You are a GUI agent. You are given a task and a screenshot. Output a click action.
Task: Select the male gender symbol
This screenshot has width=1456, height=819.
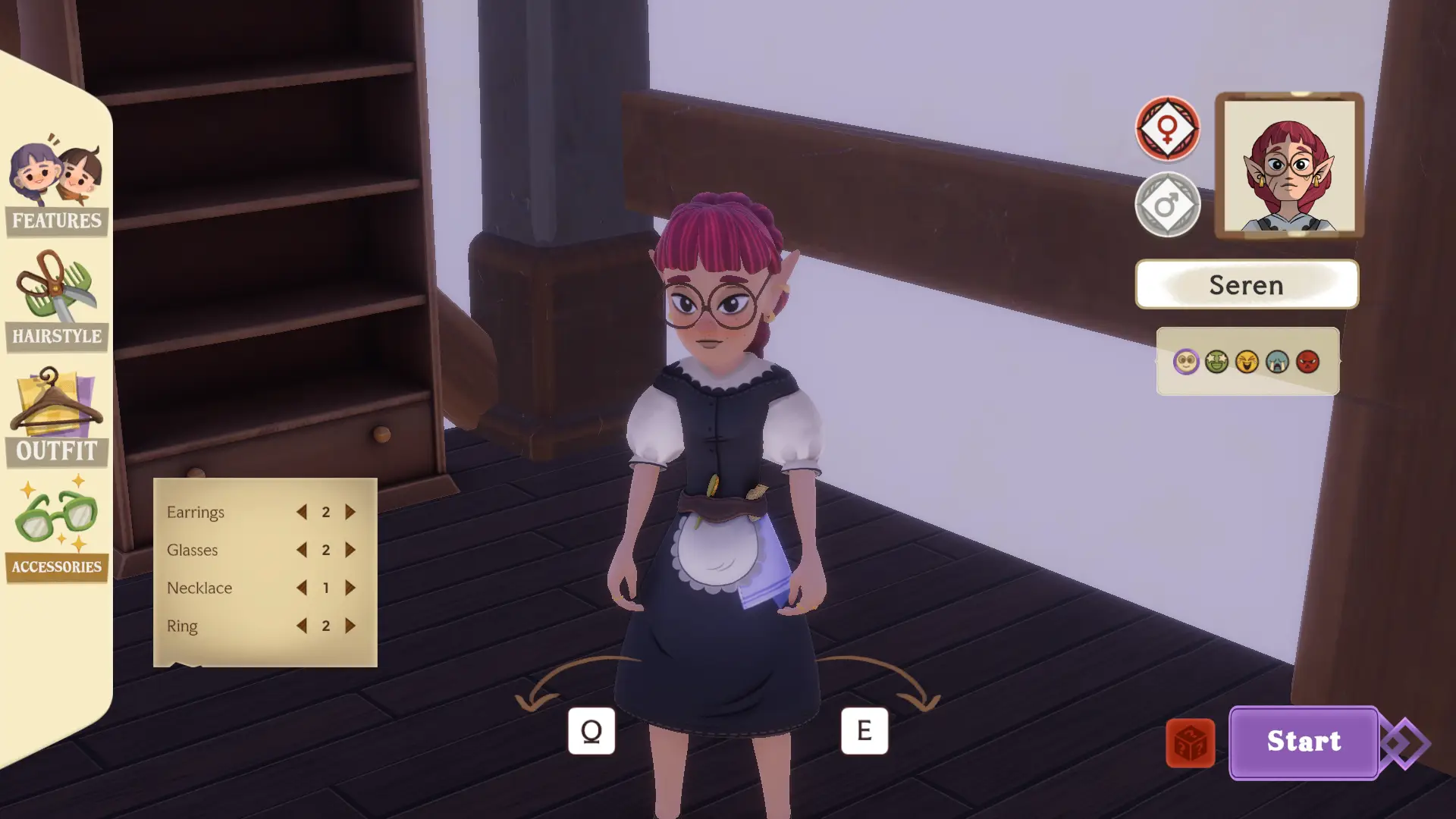(x=1167, y=204)
